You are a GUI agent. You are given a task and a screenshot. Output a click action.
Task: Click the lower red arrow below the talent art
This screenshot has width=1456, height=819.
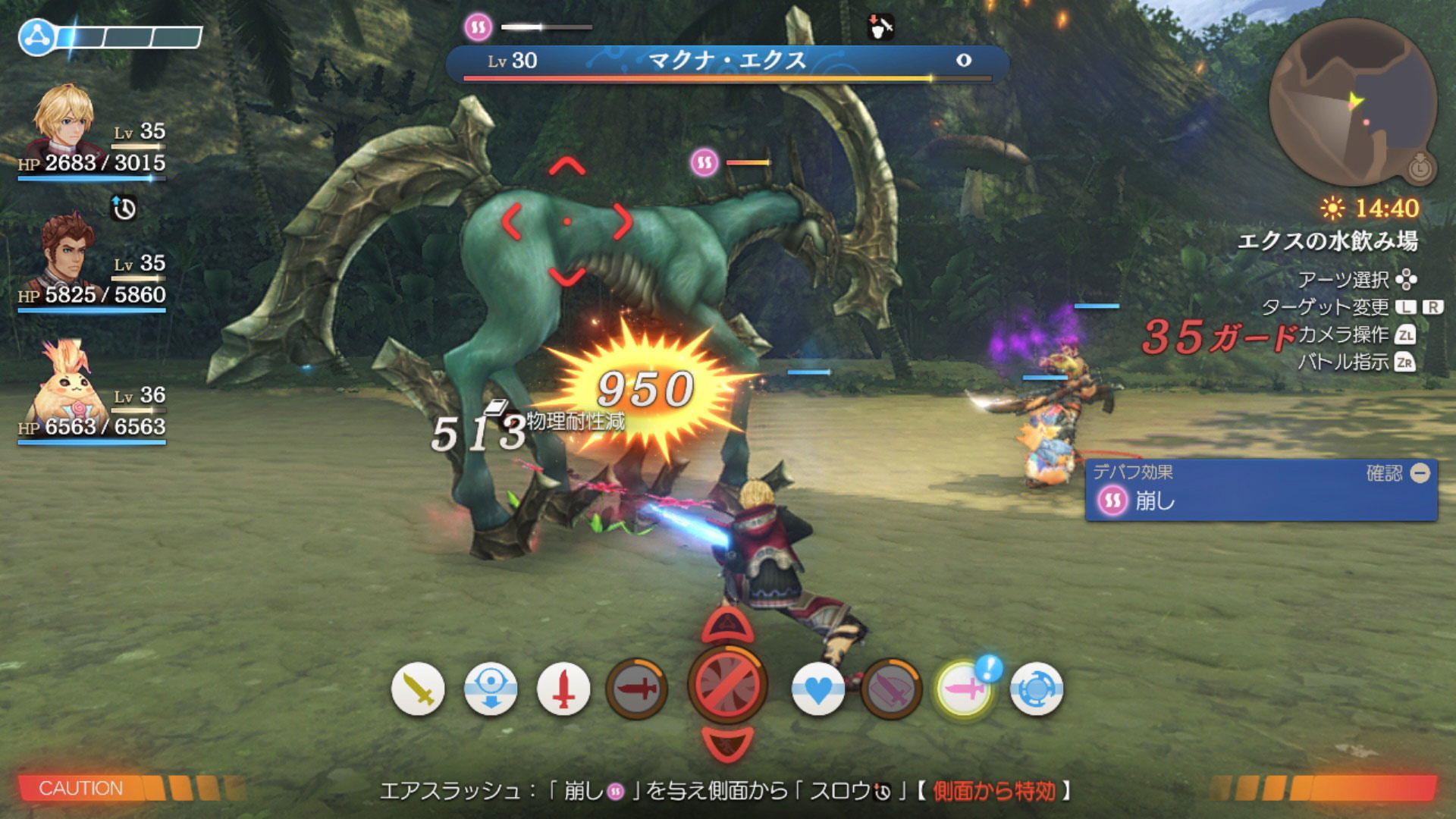click(727, 742)
